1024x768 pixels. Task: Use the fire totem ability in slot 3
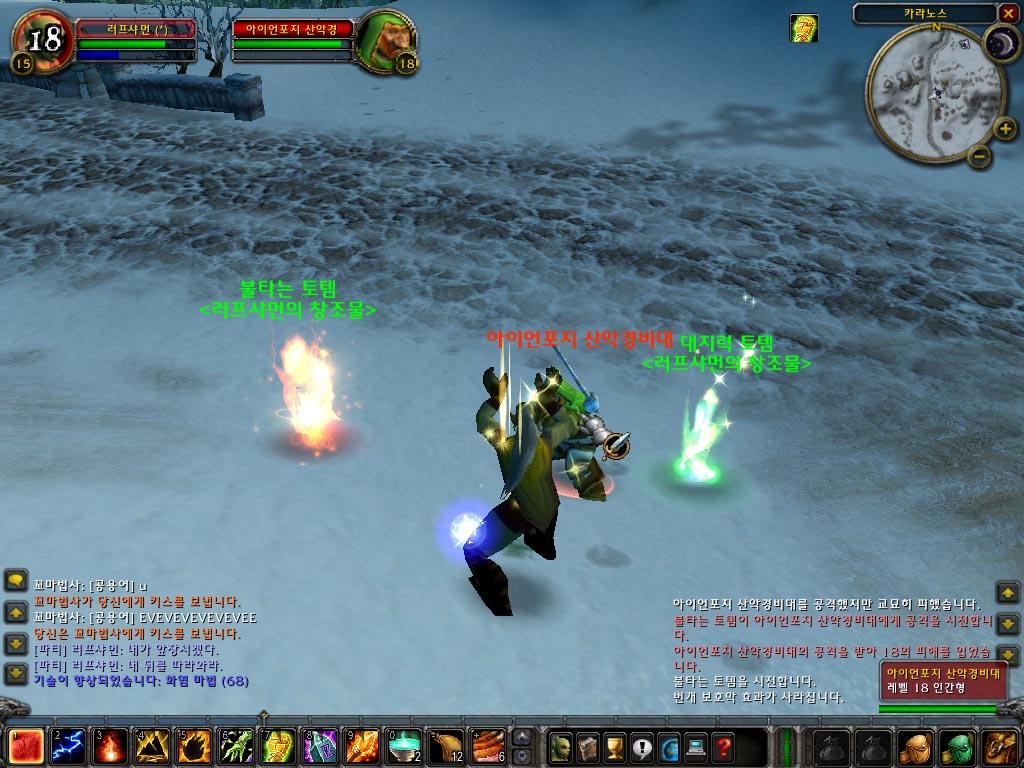click(x=109, y=746)
